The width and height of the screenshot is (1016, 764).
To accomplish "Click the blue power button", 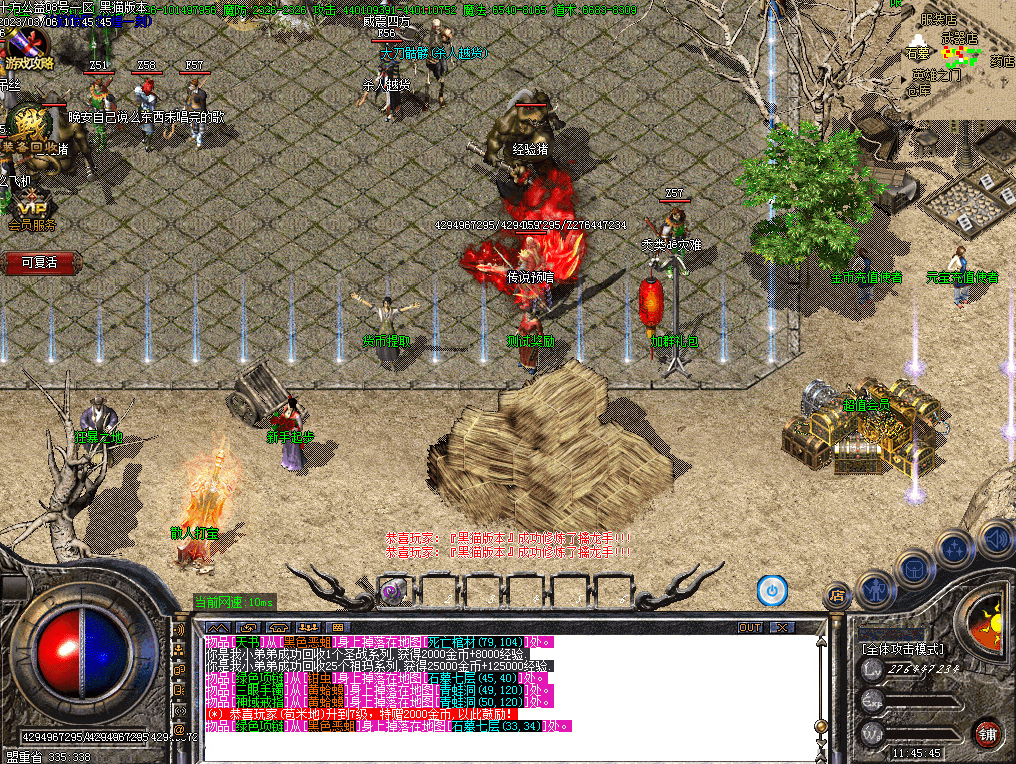I will [771, 590].
